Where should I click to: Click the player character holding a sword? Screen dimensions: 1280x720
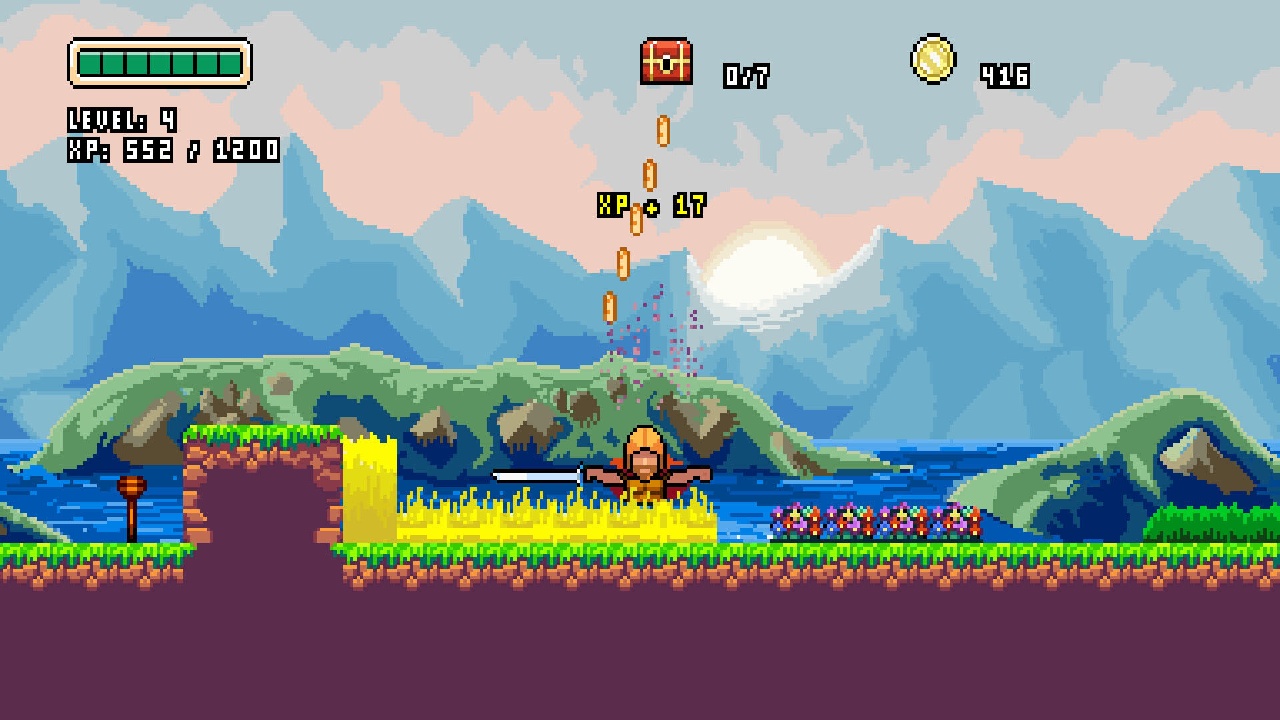645,470
